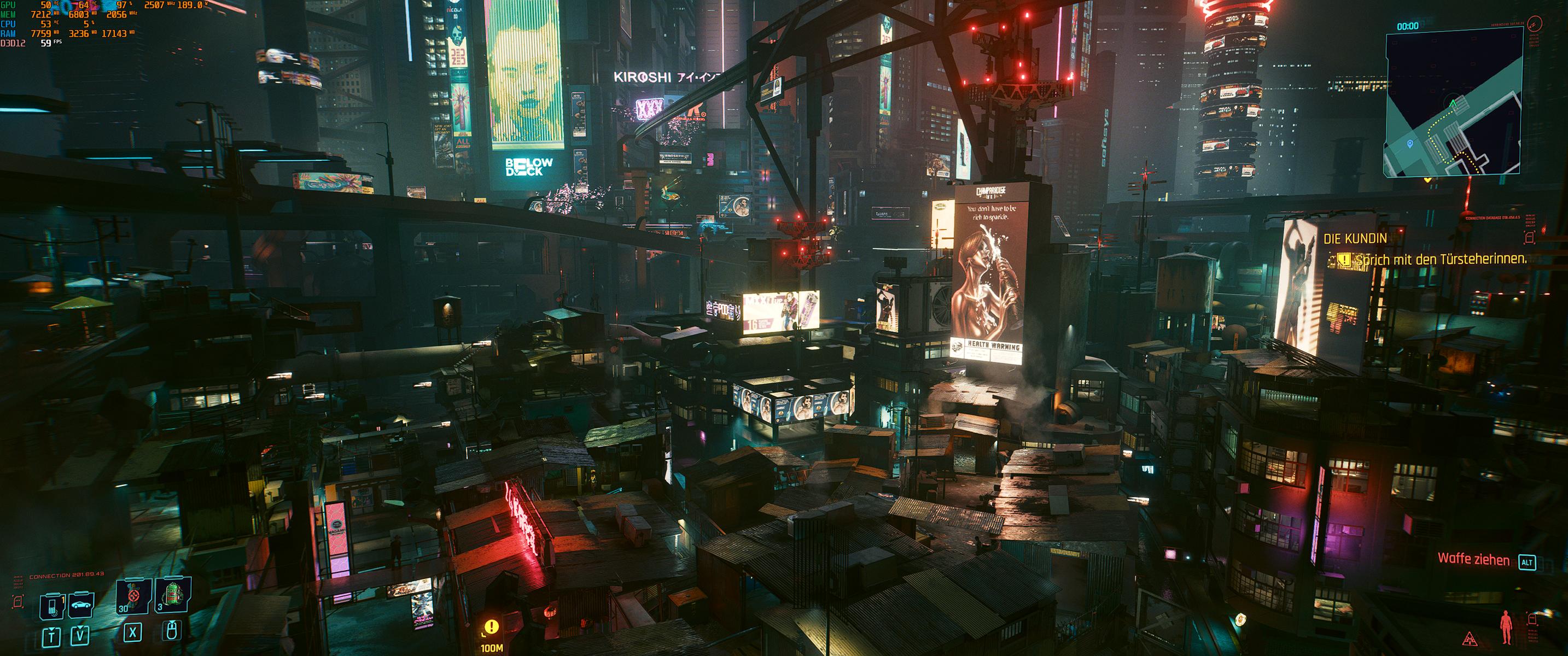Toggle crouch with the X keycap
Screen dimensions: 1568x656
(133, 634)
